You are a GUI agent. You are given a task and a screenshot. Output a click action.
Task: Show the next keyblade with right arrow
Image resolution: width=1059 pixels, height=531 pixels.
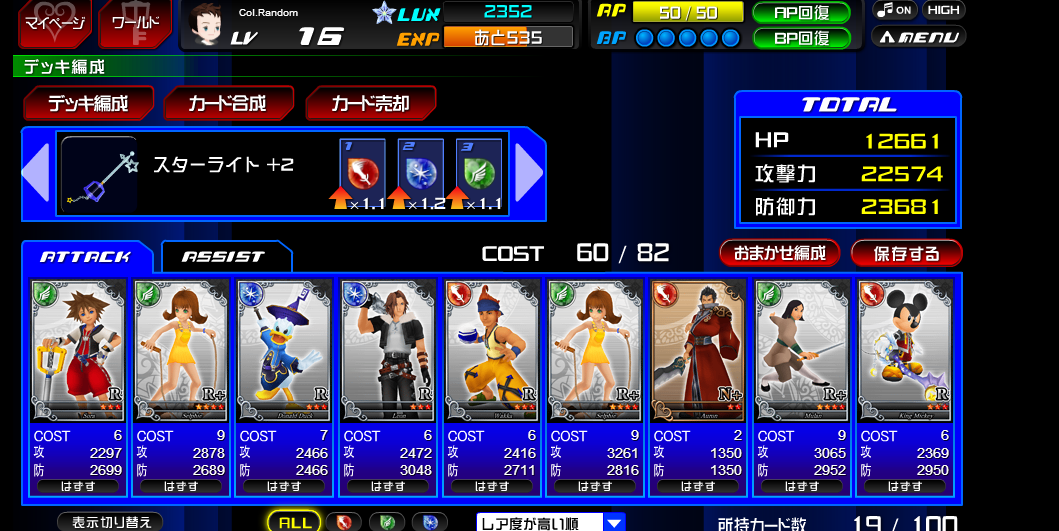[529, 173]
